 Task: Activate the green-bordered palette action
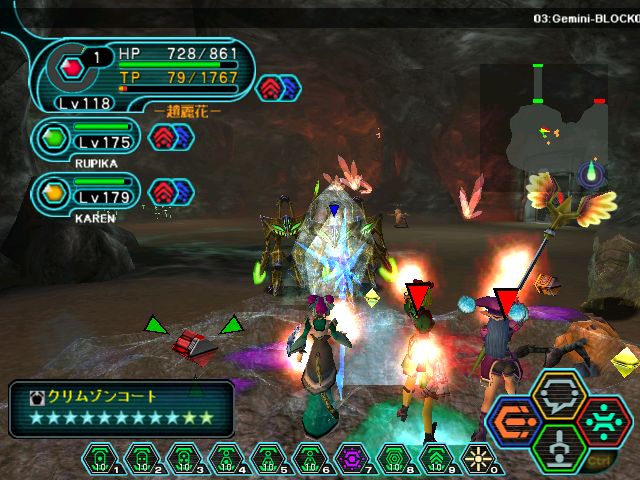pos(559,448)
